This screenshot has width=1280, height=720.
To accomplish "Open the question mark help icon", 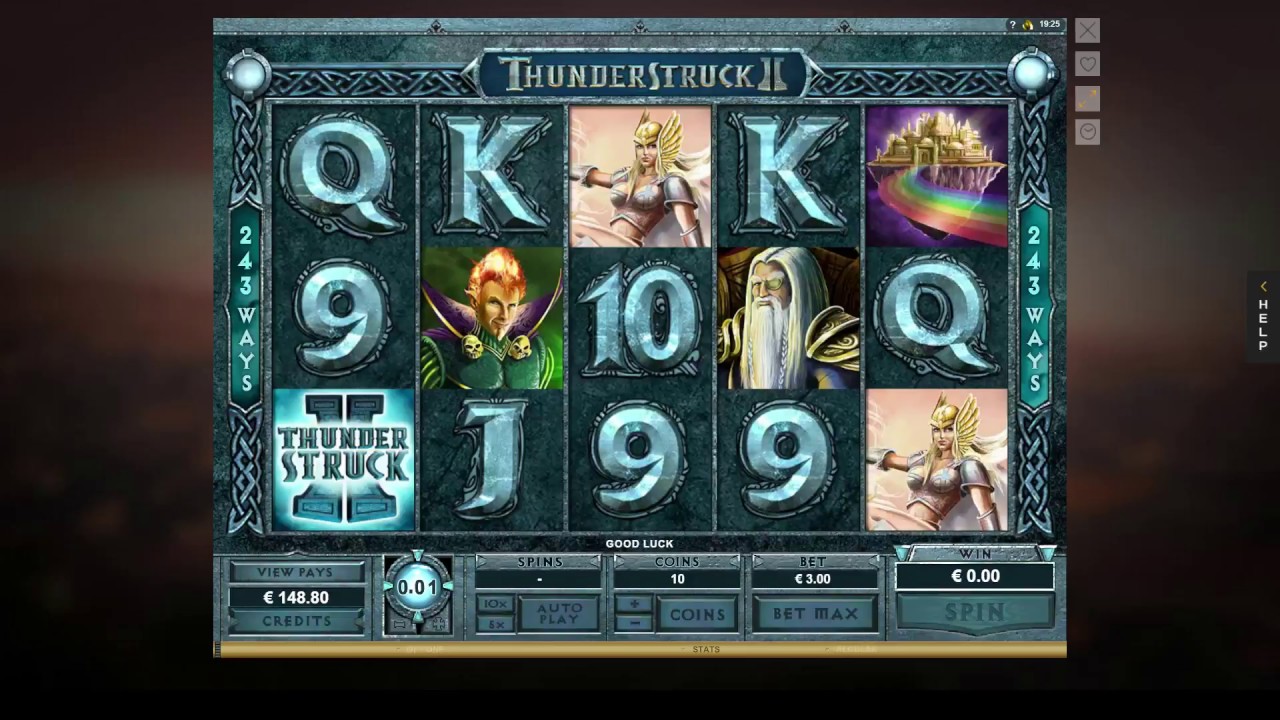I will (1012, 24).
